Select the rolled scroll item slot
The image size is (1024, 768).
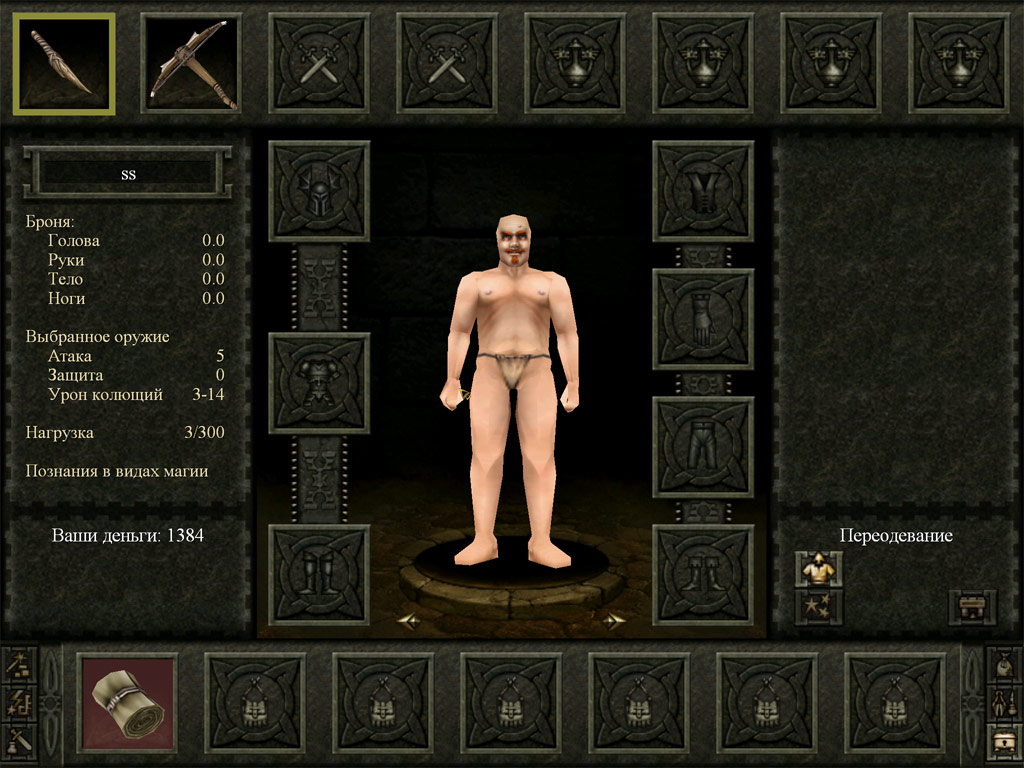click(127, 702)
